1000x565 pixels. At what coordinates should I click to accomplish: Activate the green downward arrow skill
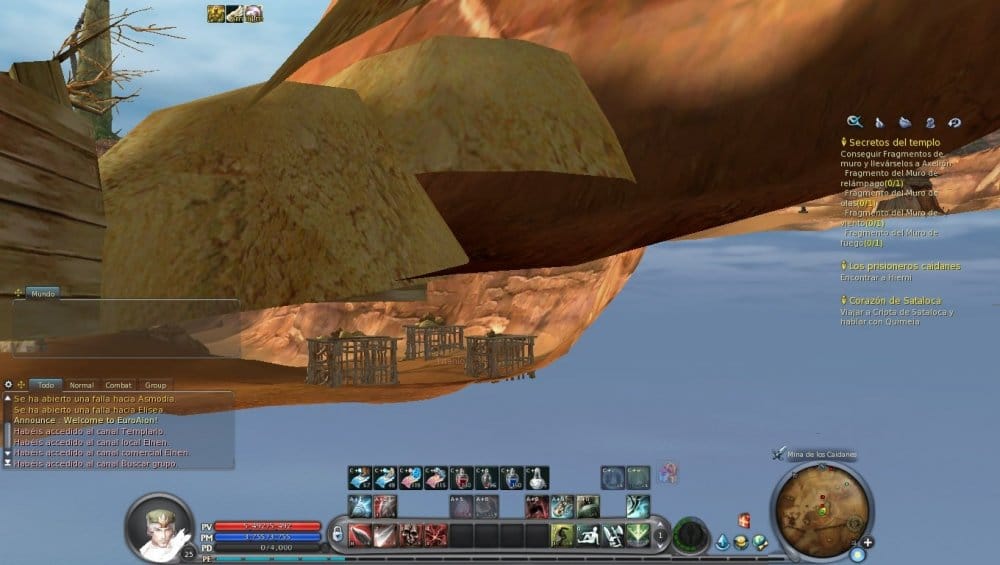click(638, 535)
